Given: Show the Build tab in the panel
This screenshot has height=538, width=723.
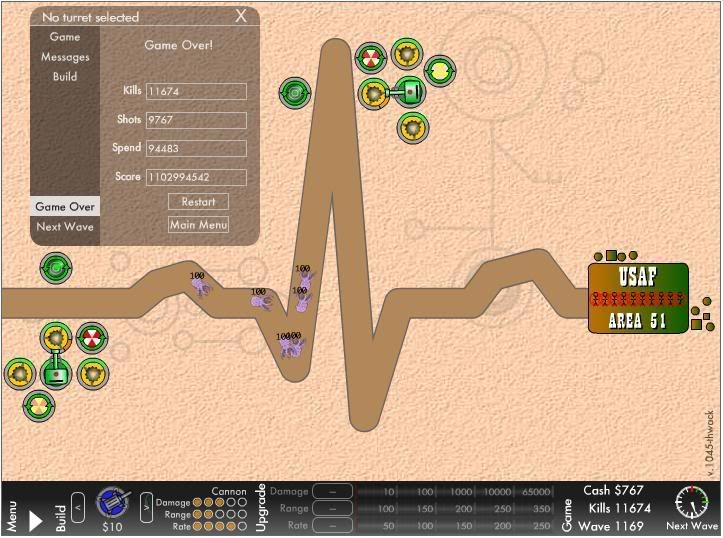Looking at the screenshot, I should click(x=65, y=76).
